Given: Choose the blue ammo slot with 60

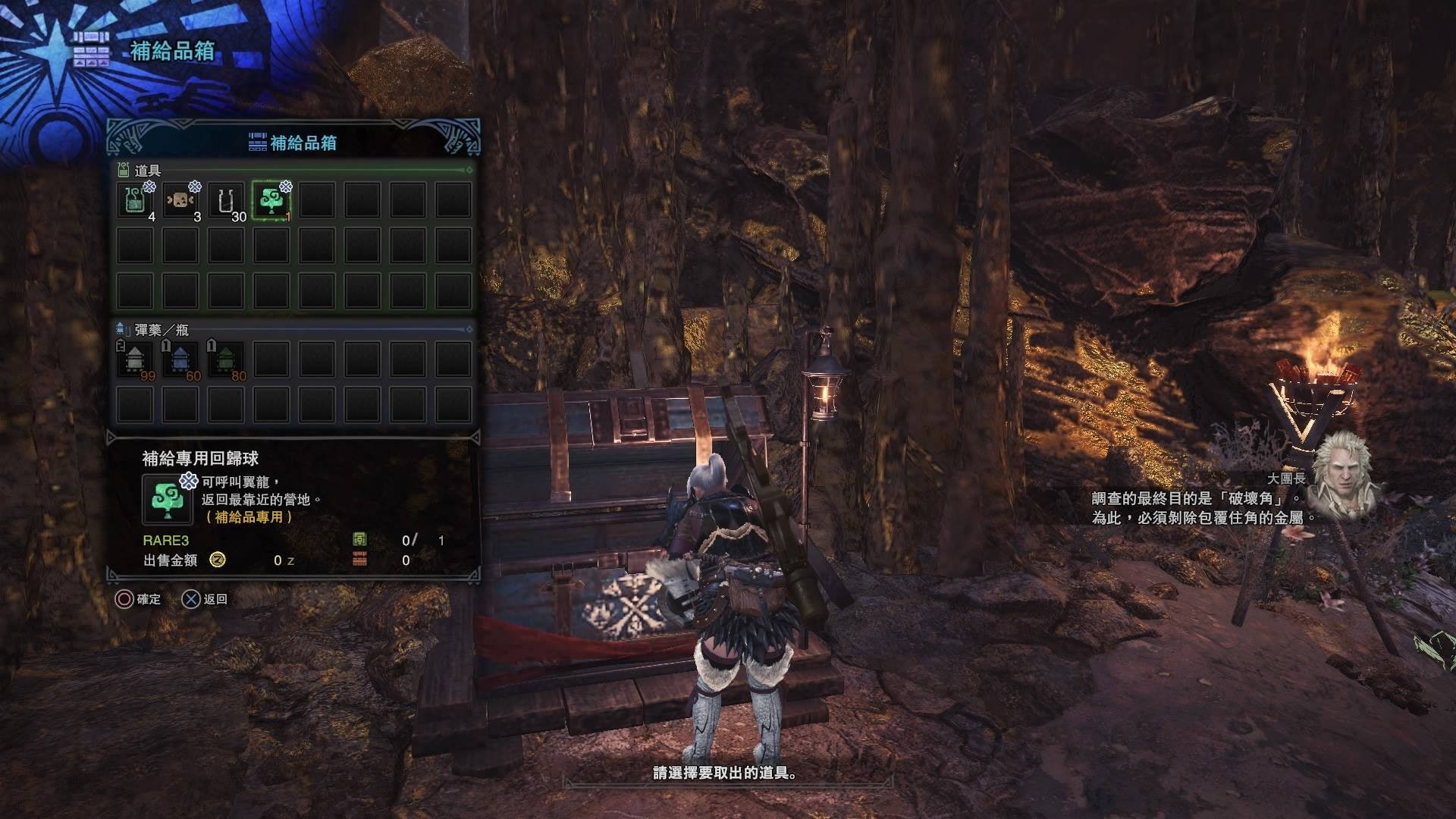Looking at the screenshot, I should click(x=181, y=360).
